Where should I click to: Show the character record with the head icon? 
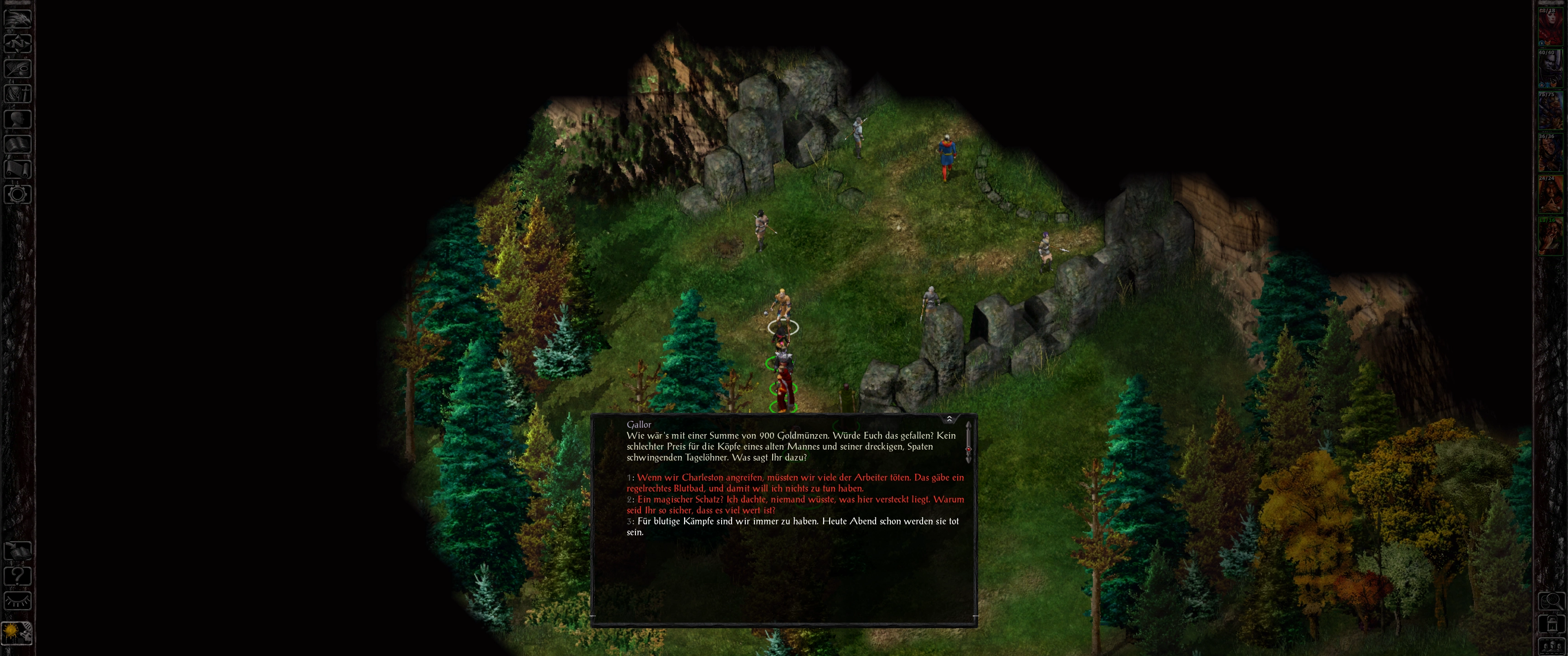coord(18,118)
